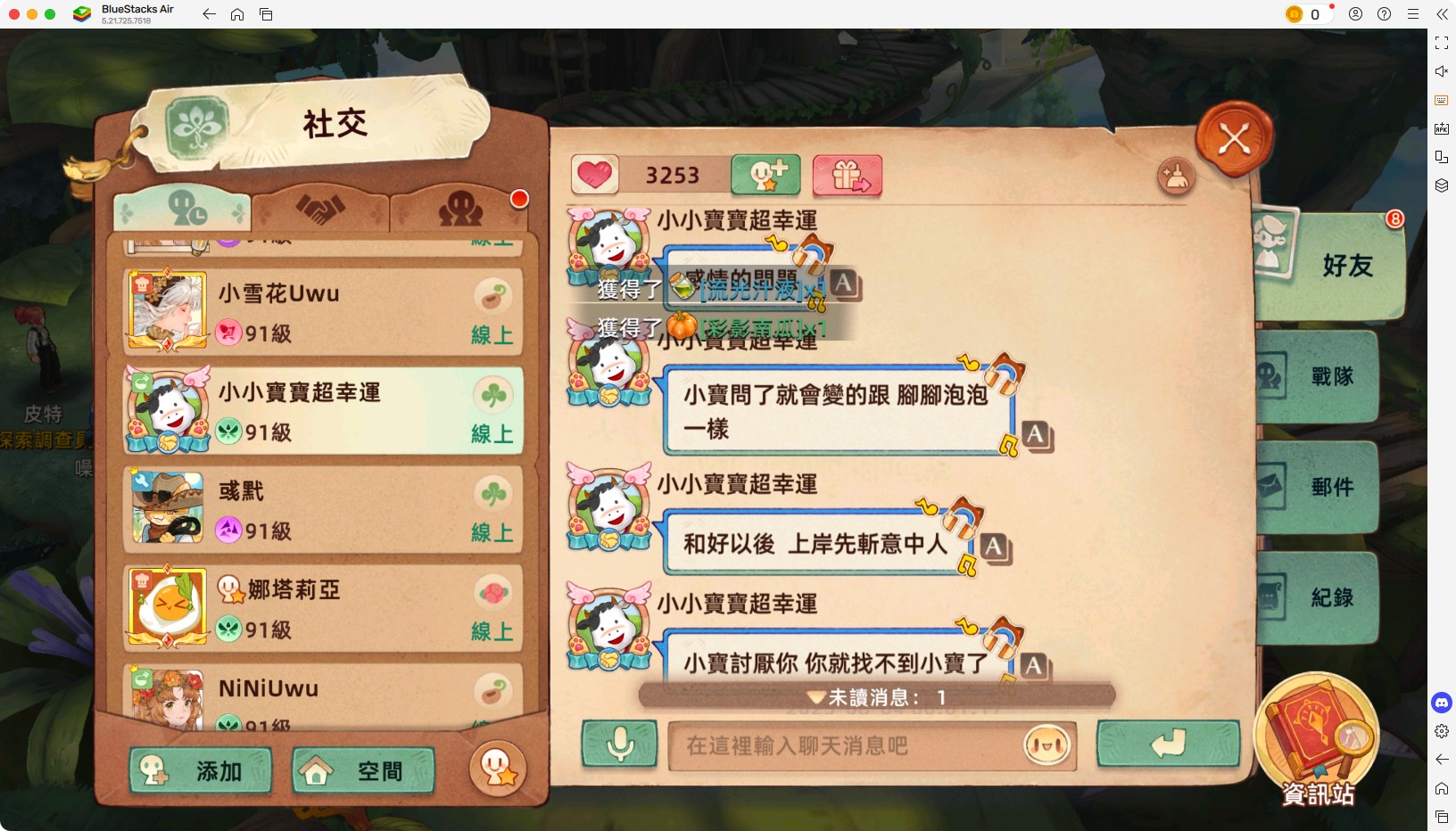Select the cleaning brush icon above the chat

click(x=1176, y=177)
